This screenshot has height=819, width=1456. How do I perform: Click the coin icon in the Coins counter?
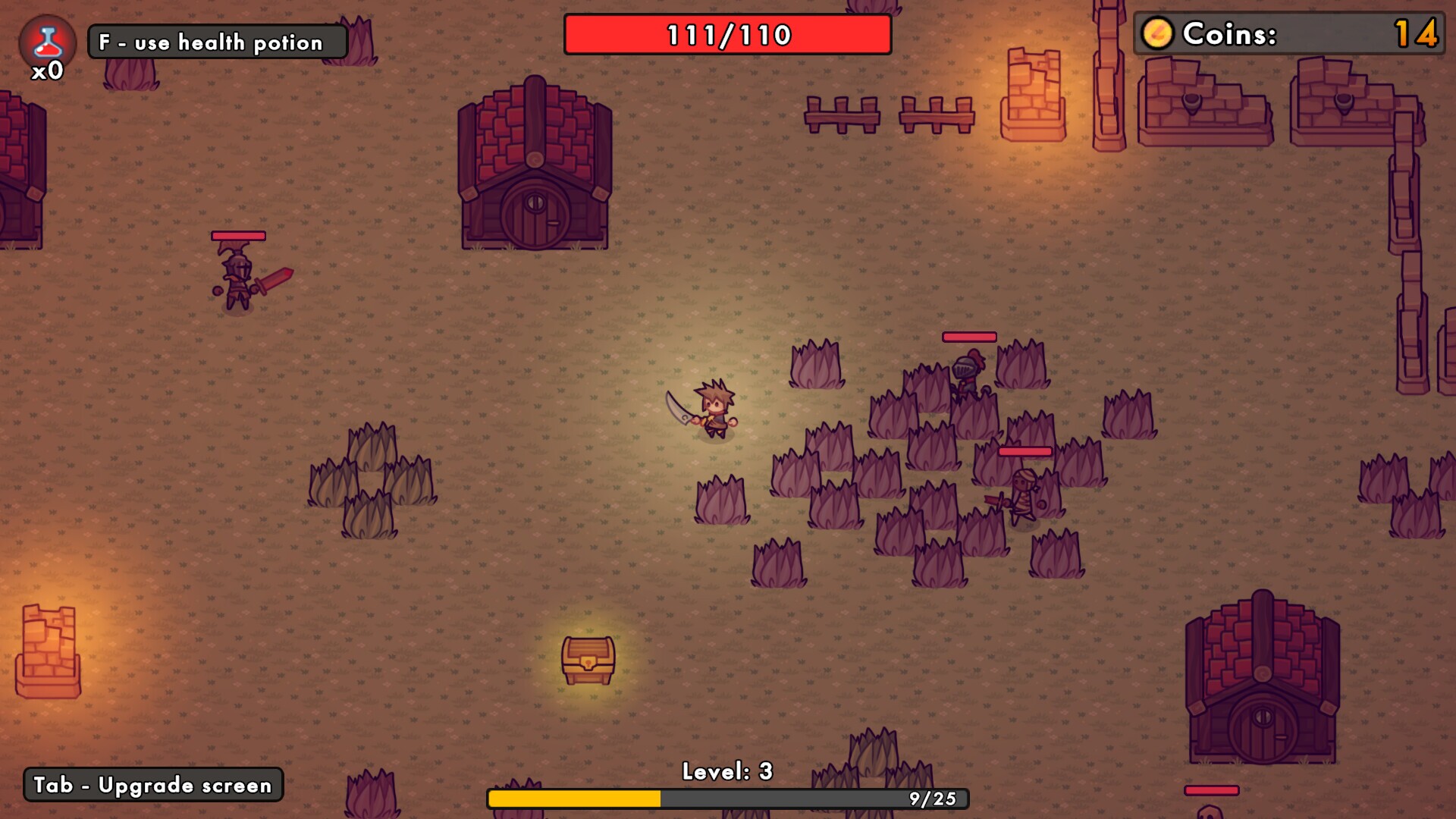coord(1160,33)
